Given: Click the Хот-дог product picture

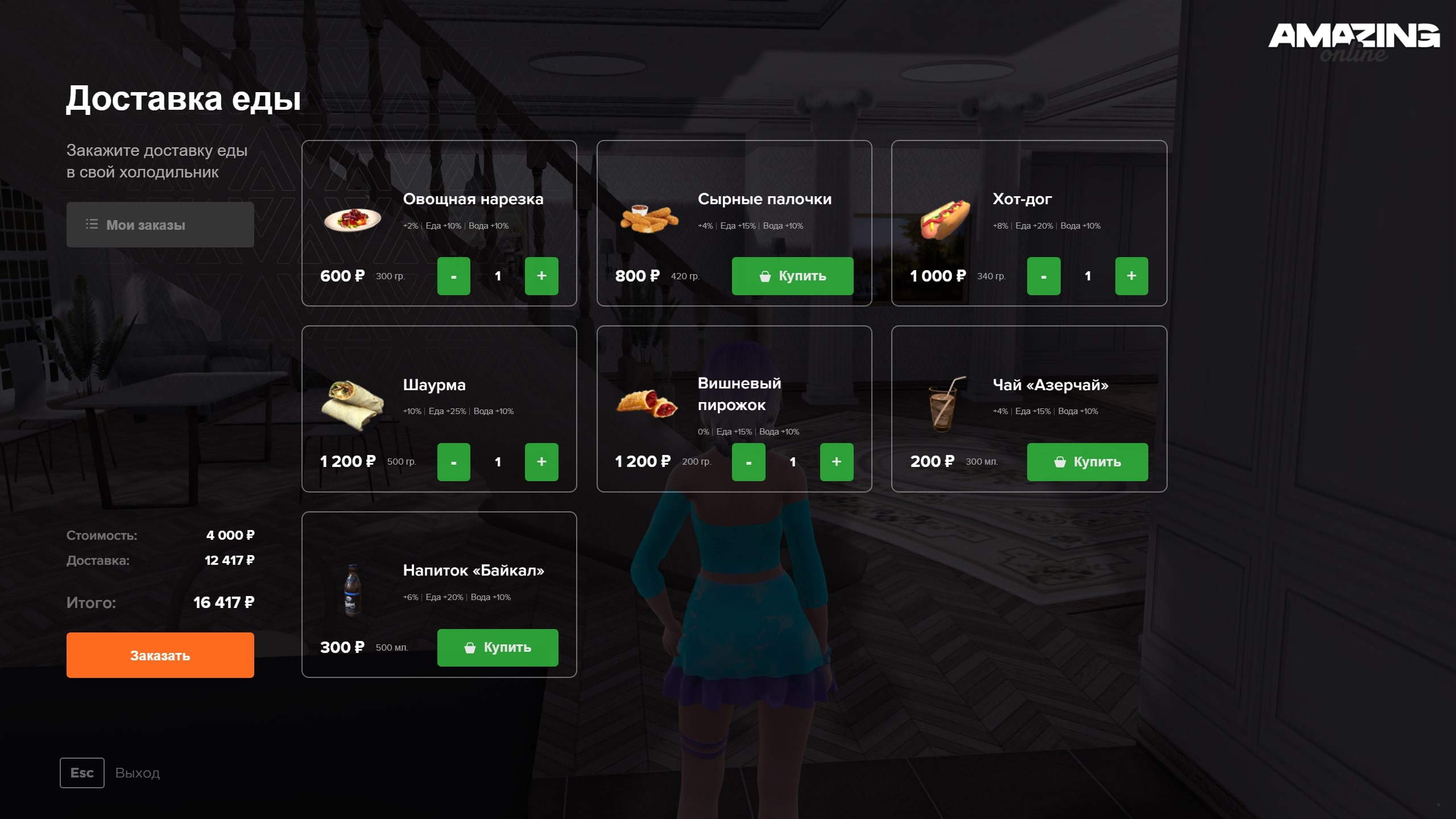Looking at the screenshot, I should [945, 219].
